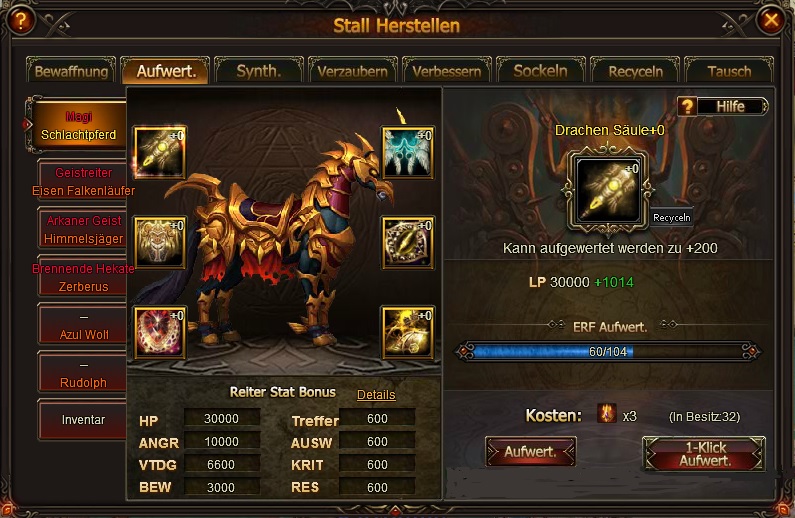Open the Synth. tab
The height and width of the screenshot is (518, 795).
258,71
